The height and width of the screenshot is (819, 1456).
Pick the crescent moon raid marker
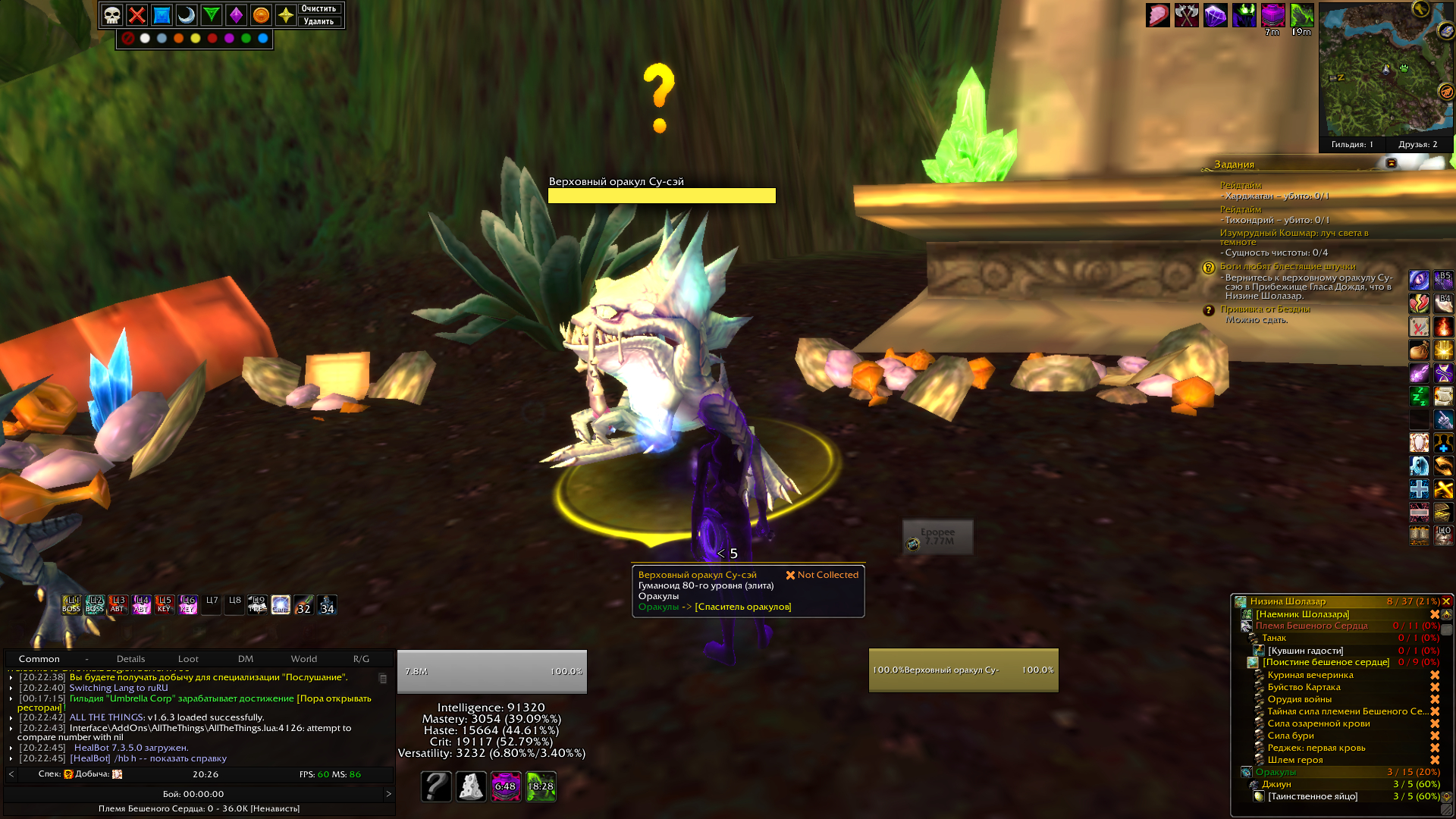point(187,15)
